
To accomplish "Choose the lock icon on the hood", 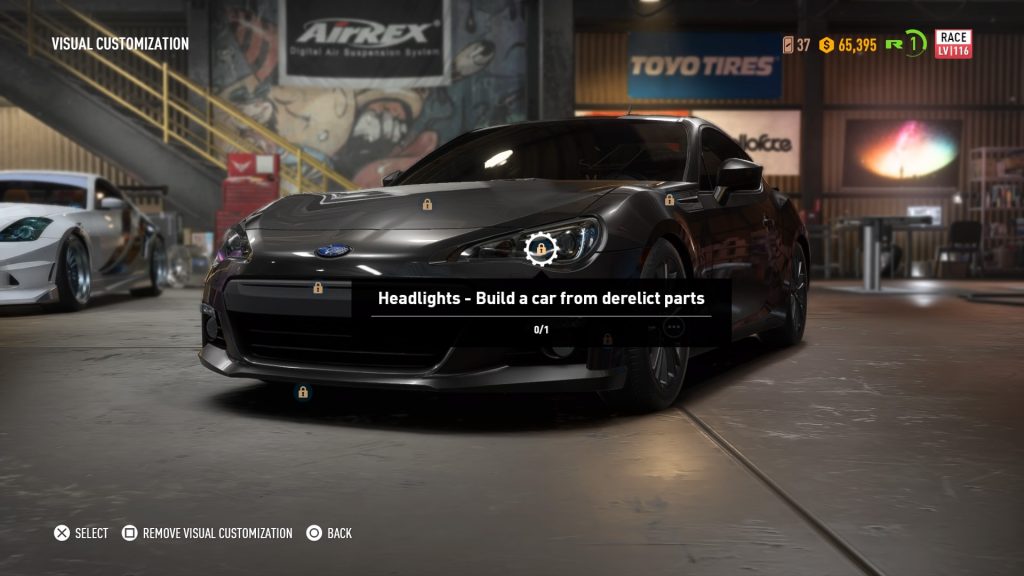I will point(427,204).
